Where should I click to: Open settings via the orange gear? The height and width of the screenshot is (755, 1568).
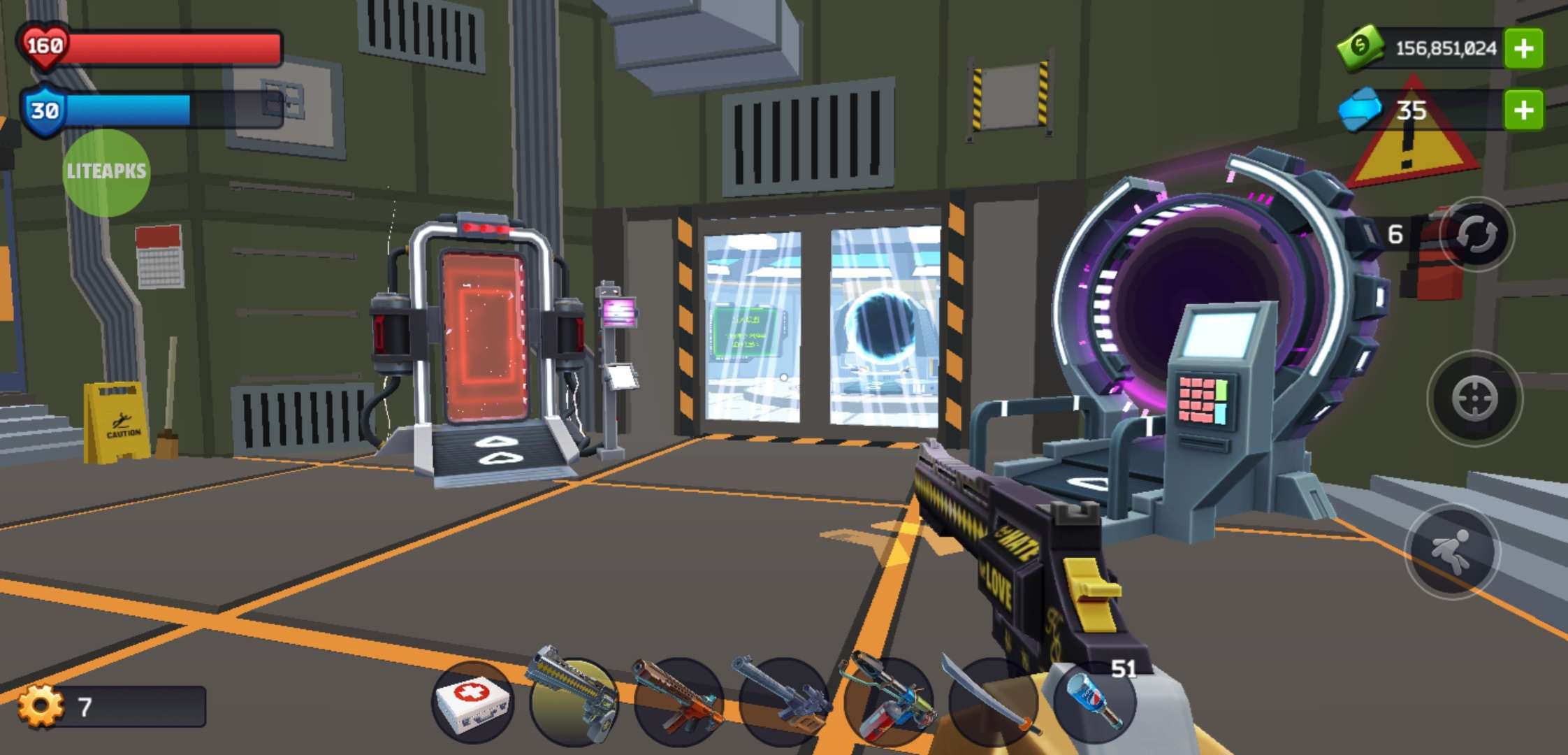41,706
